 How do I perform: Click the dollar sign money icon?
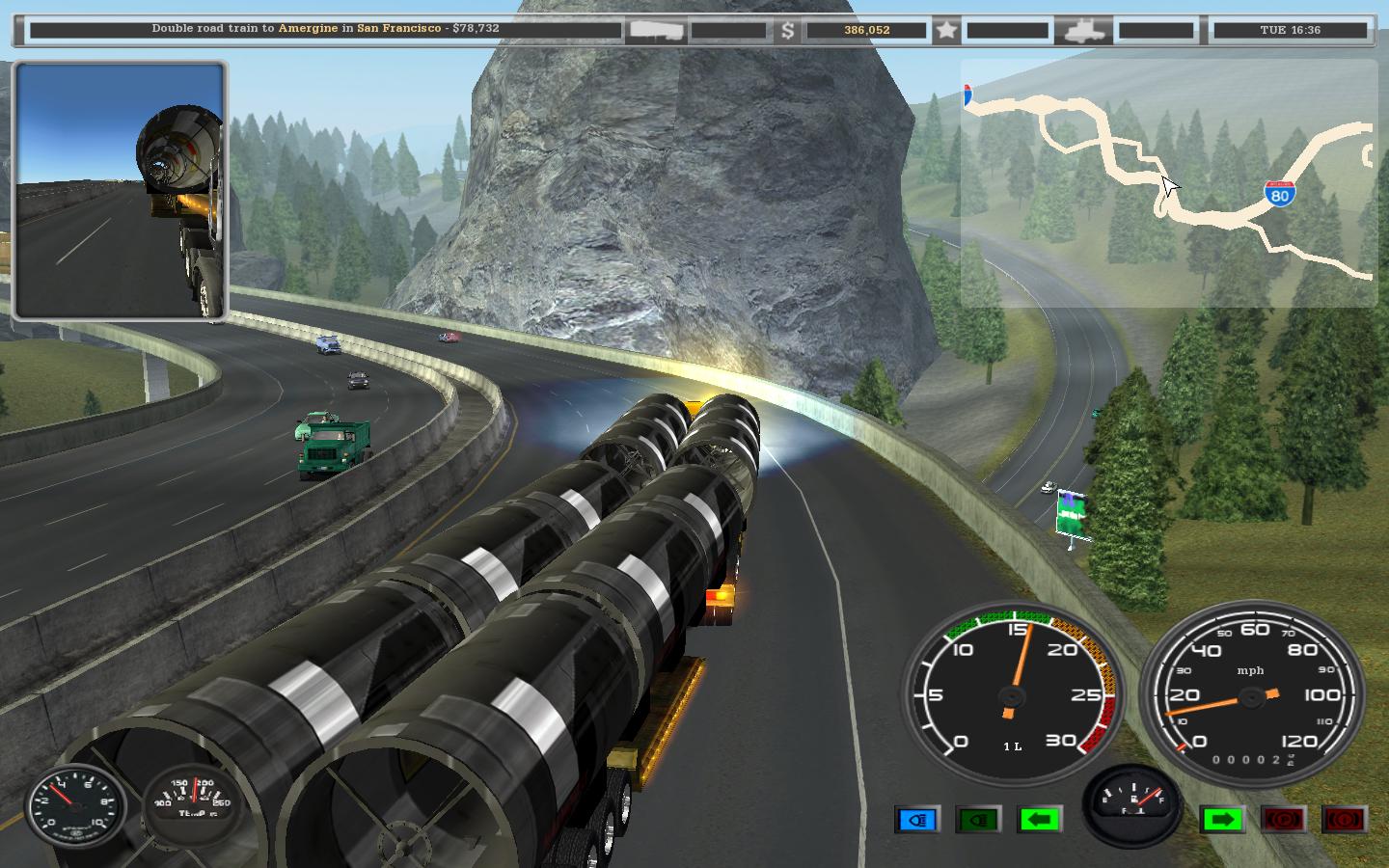[x=788, y=30]
